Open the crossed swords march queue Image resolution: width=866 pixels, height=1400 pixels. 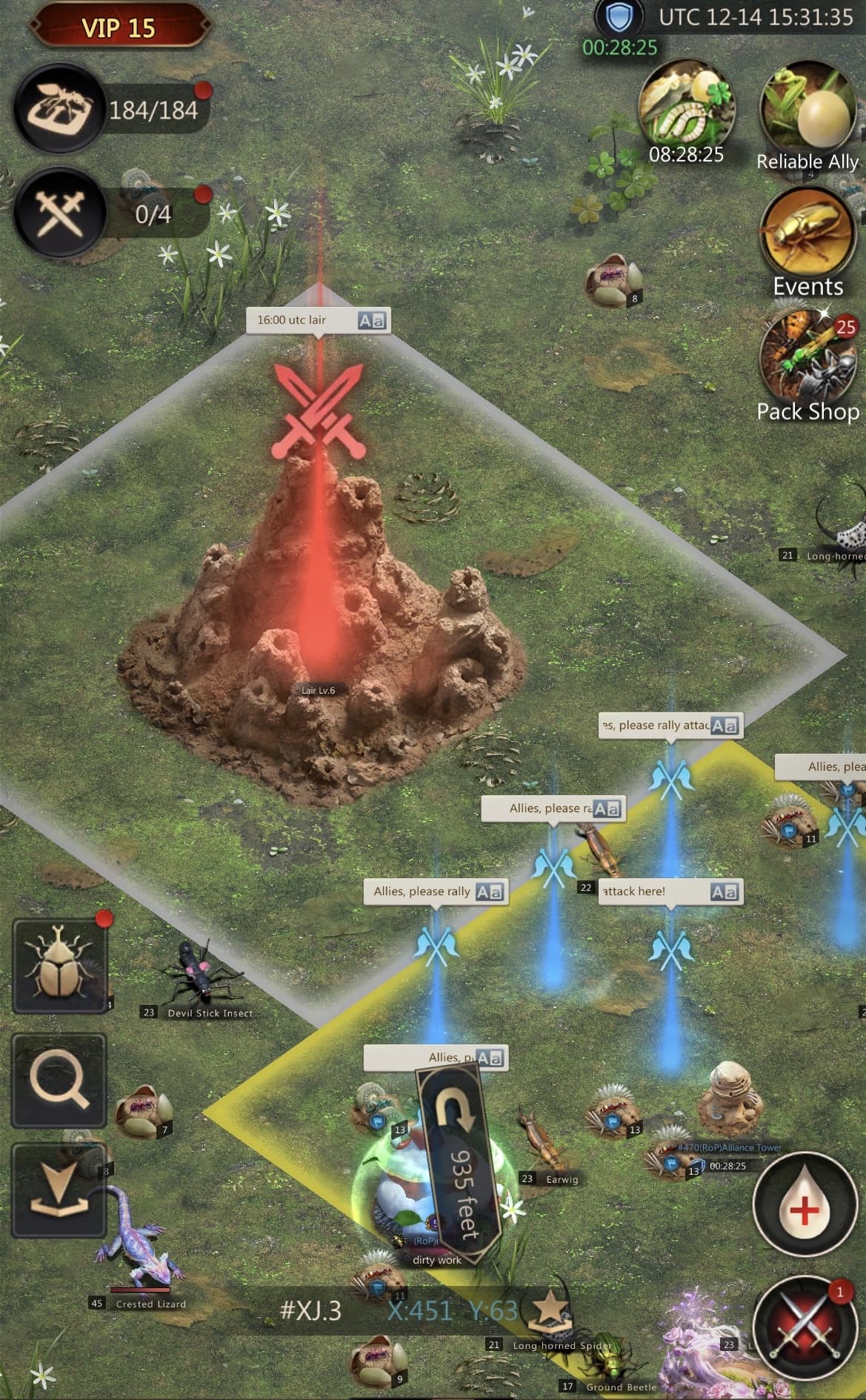(61, 213)
